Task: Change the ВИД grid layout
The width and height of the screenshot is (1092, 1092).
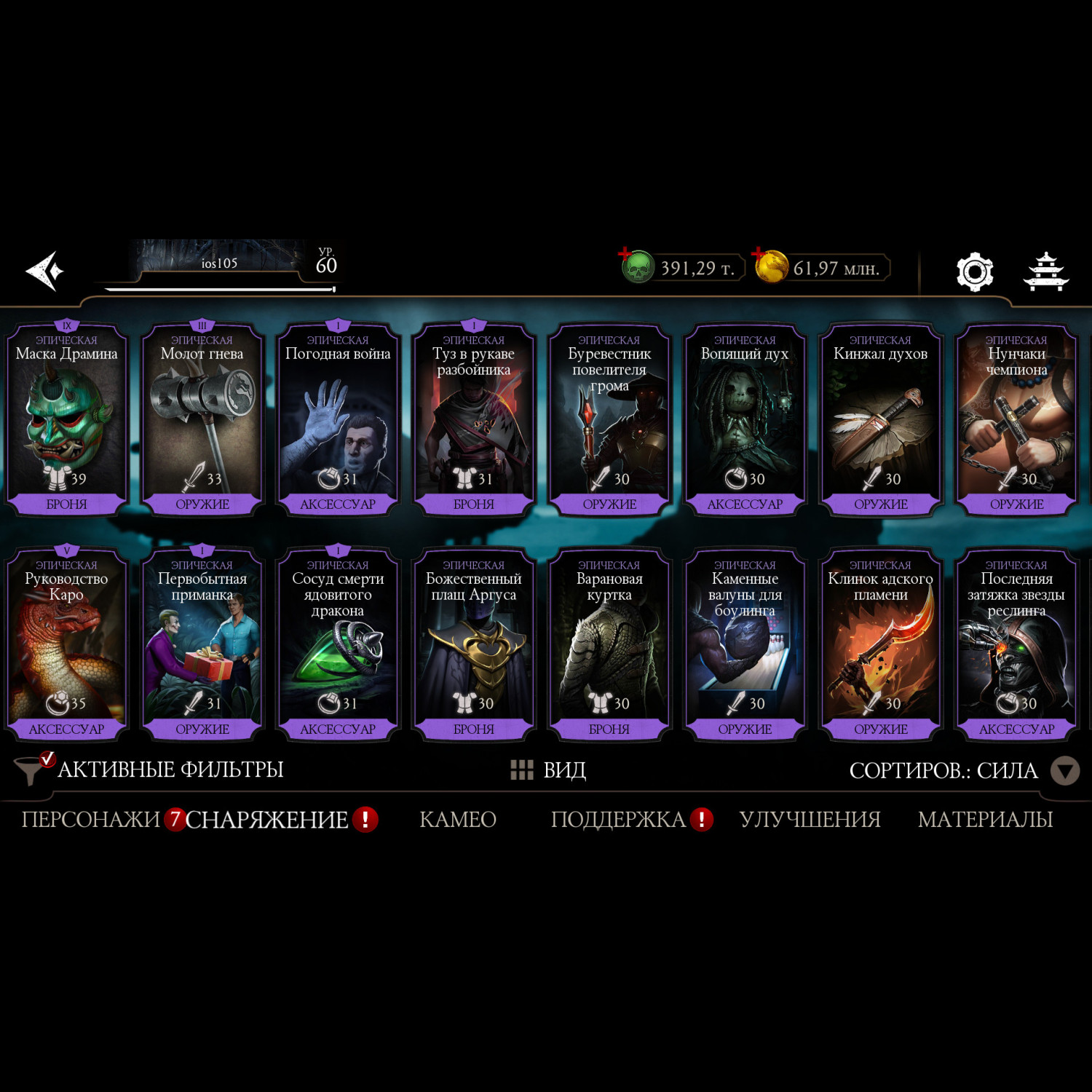Action: click(548, 769)
